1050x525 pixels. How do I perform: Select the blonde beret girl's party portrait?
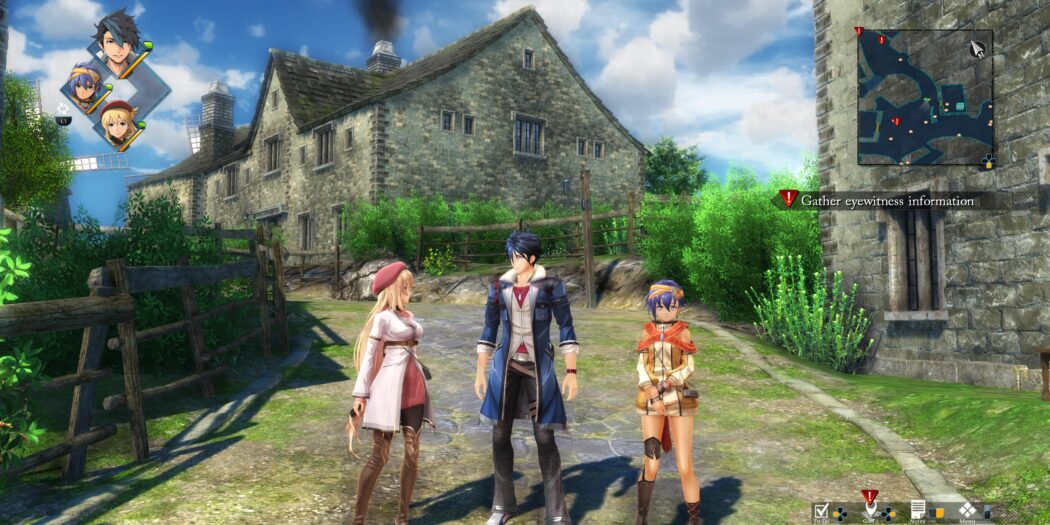tap(117, 123)
